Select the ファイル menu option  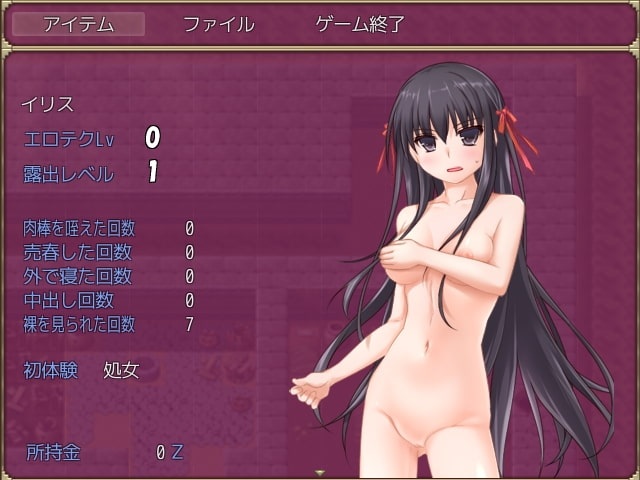tap(218, 25)
